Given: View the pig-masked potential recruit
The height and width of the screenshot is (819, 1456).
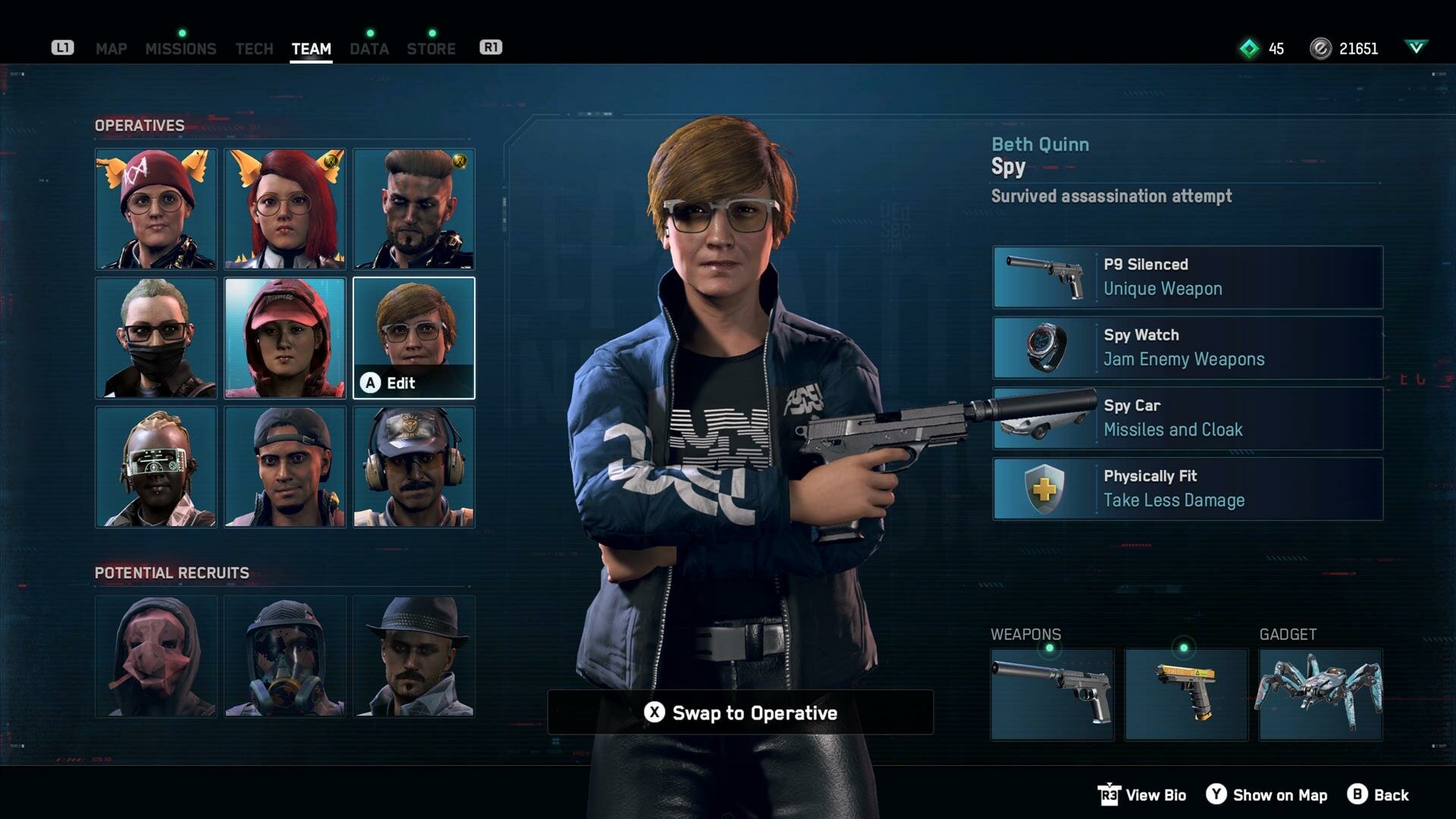Looking at the screenshot, I should click(156, 657).
